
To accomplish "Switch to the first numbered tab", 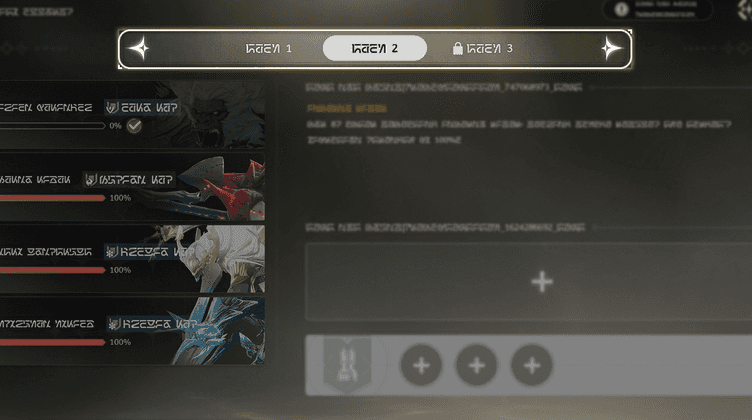I will tap(269, 48).
